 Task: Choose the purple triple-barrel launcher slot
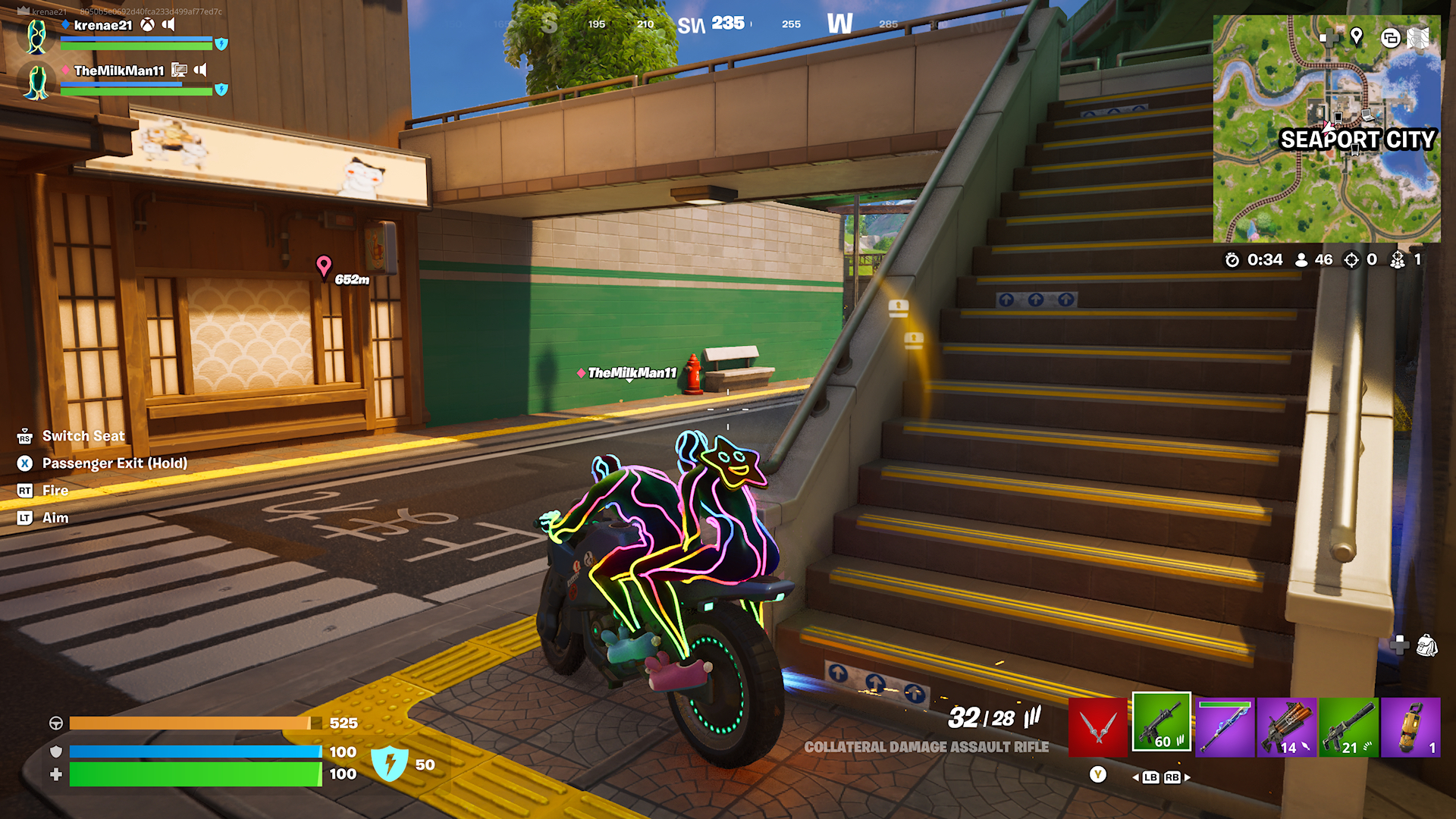1287,726
